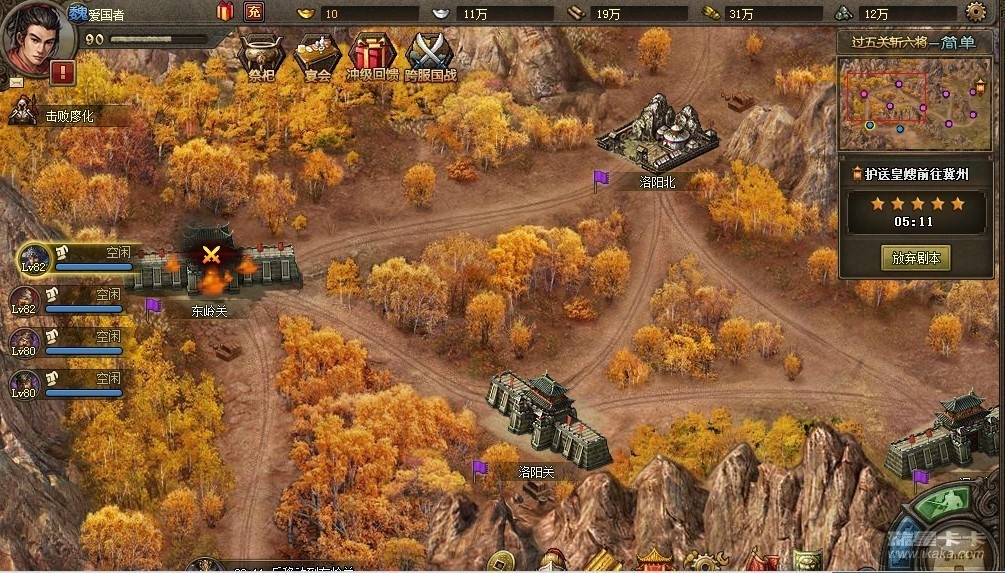The width and height of the screenshot is (1005, 573).
Task: Open the 宴会 banquet icon
Action: coord(314,55)
